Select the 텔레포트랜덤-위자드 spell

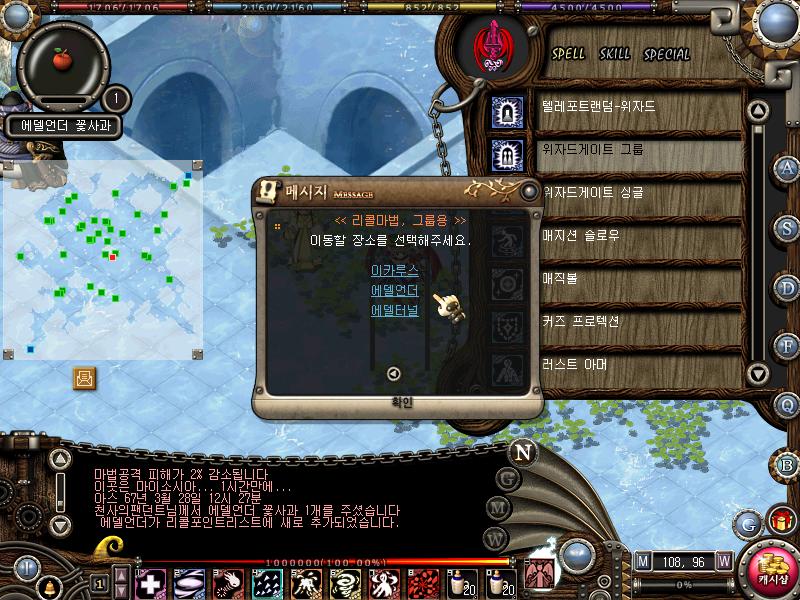pos(598,106)
